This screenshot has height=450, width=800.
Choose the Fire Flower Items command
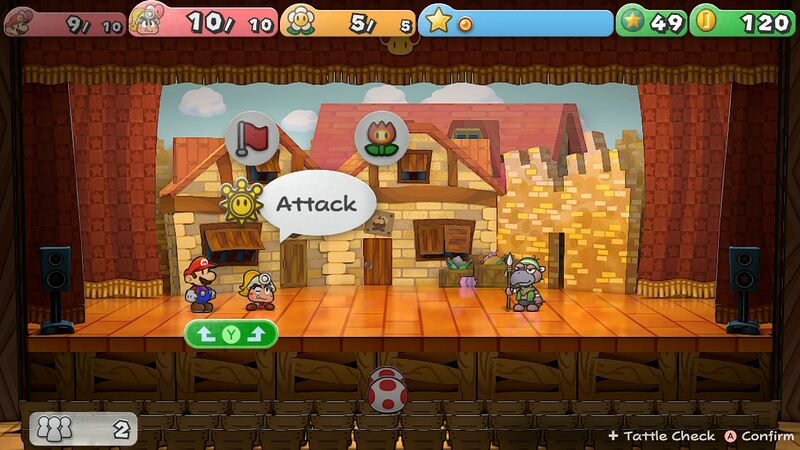(x=381, y=137)
